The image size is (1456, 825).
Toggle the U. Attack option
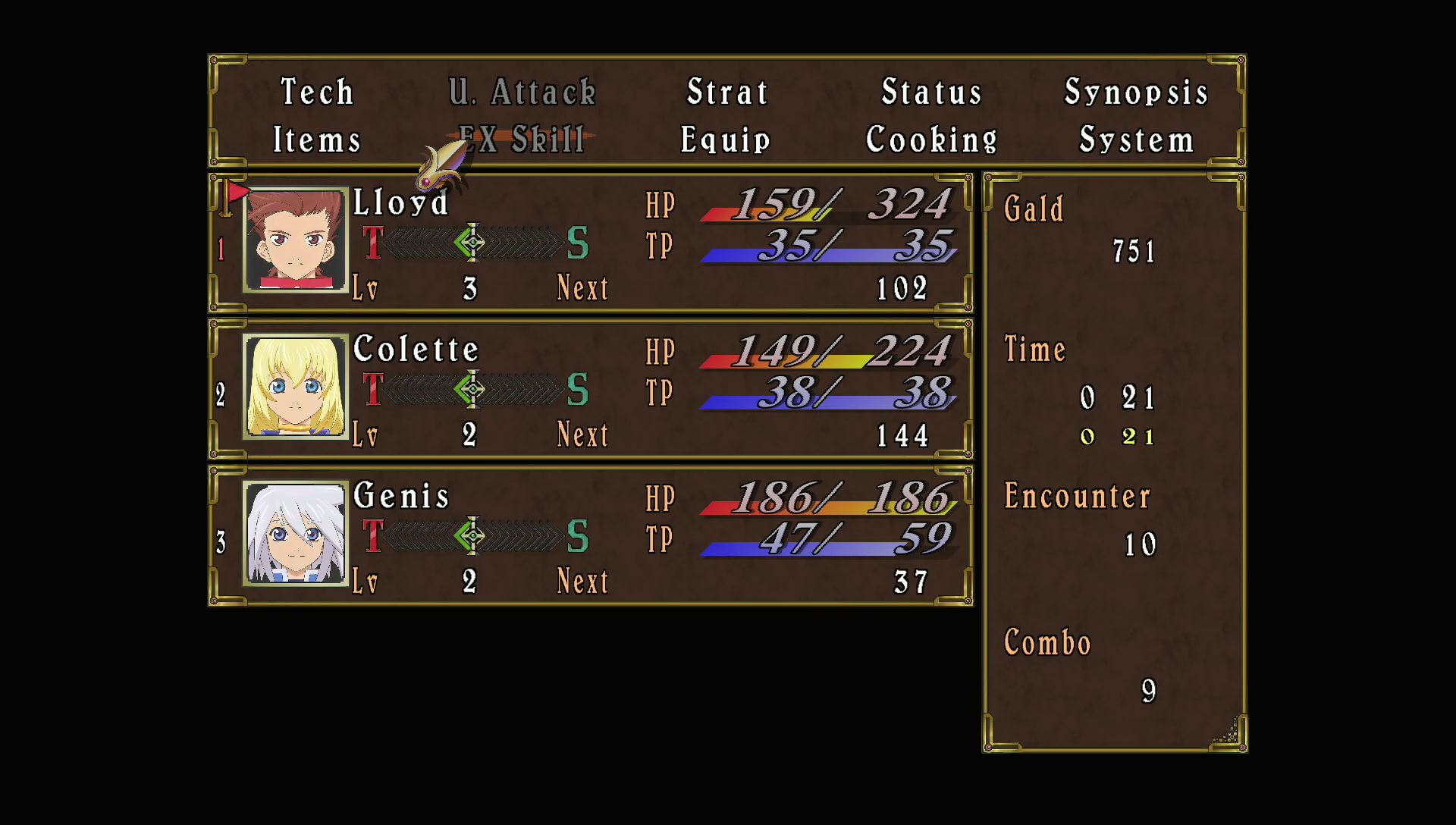coord(521,92)
